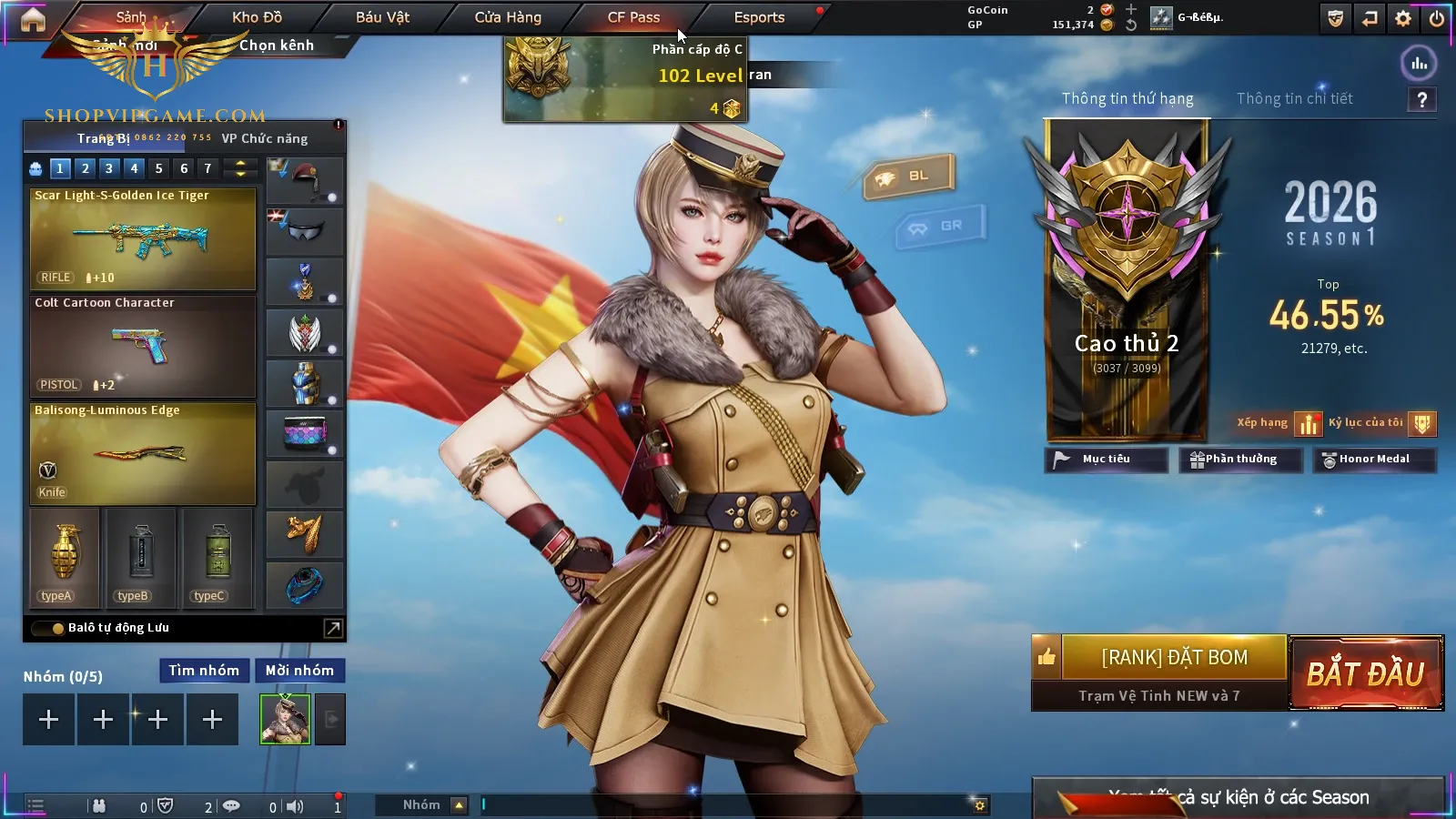Open settings via the gear icon
This screenshot has height=819, width=1456.
click(x=1403, y=18)
